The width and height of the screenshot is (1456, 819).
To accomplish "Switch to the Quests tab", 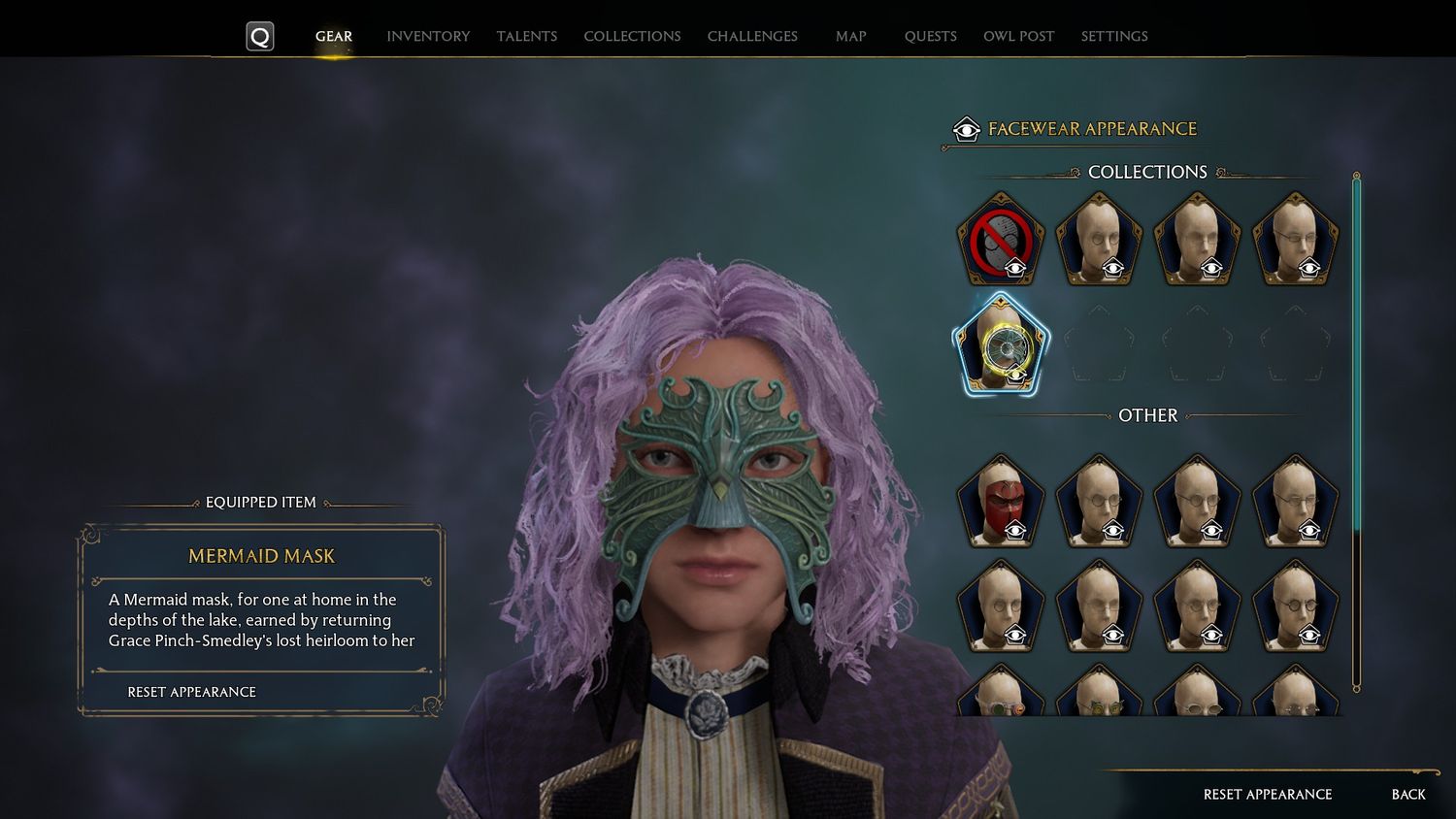I will [930, 36].
